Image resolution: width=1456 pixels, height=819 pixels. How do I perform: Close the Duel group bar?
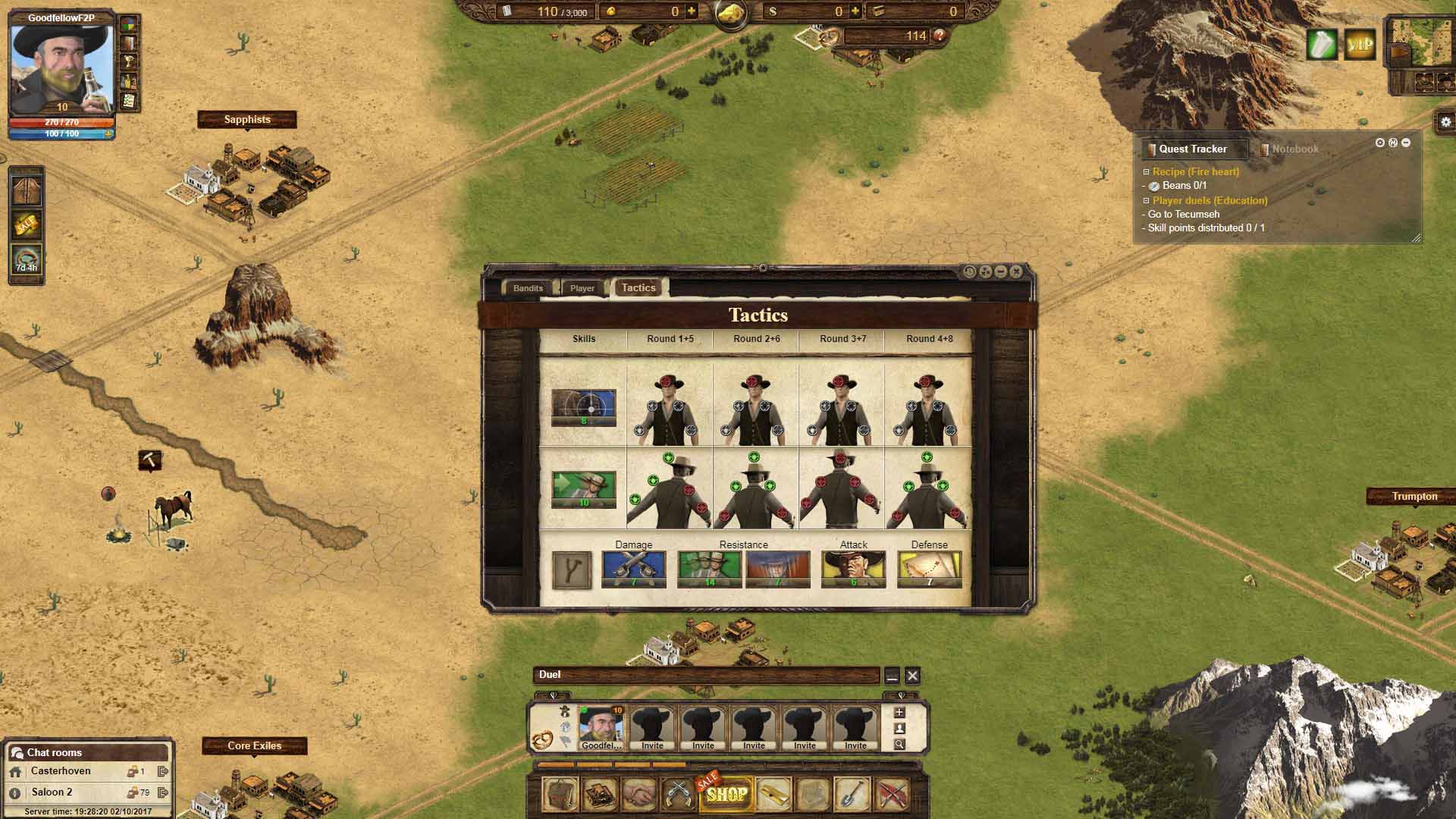pyautogui.click(x=912, y=675)
